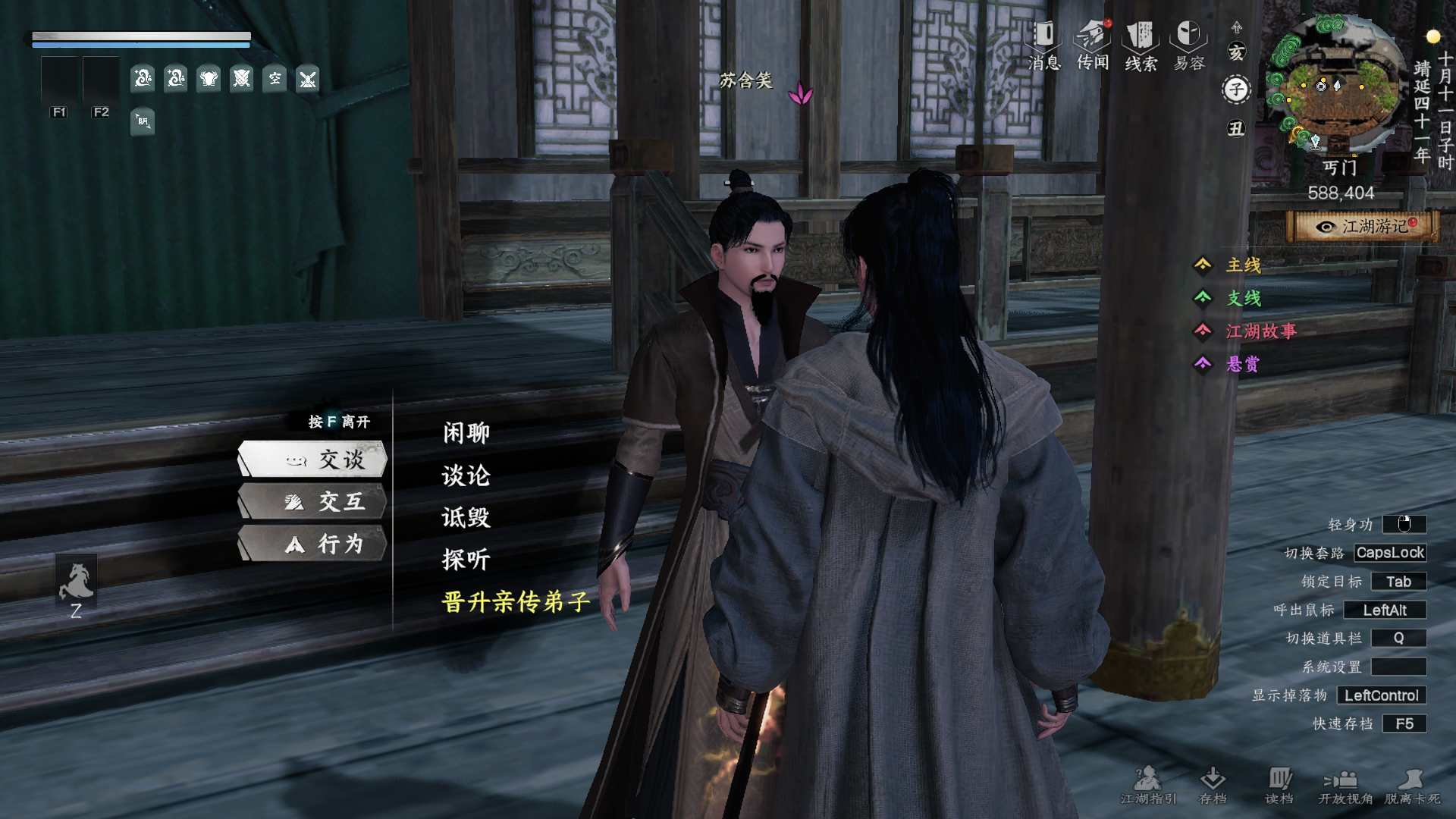
Task: Open the 消息 messages panel
Action: (x=1044, y=45)
